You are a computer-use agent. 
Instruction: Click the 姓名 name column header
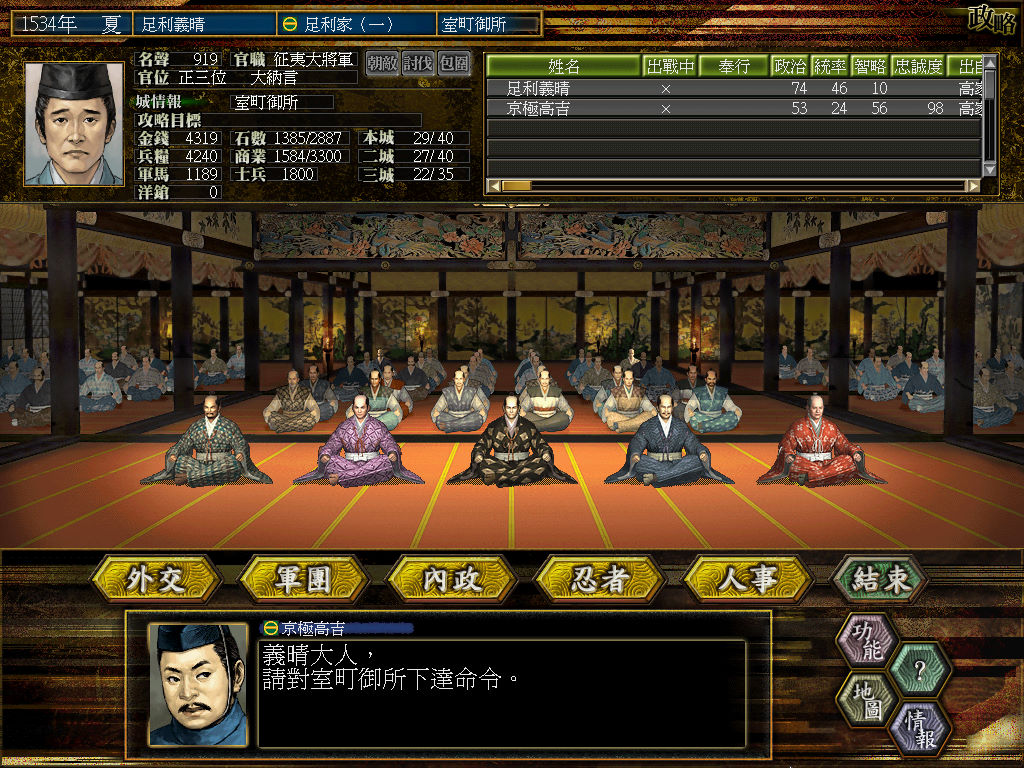click(x=564, y=67)
